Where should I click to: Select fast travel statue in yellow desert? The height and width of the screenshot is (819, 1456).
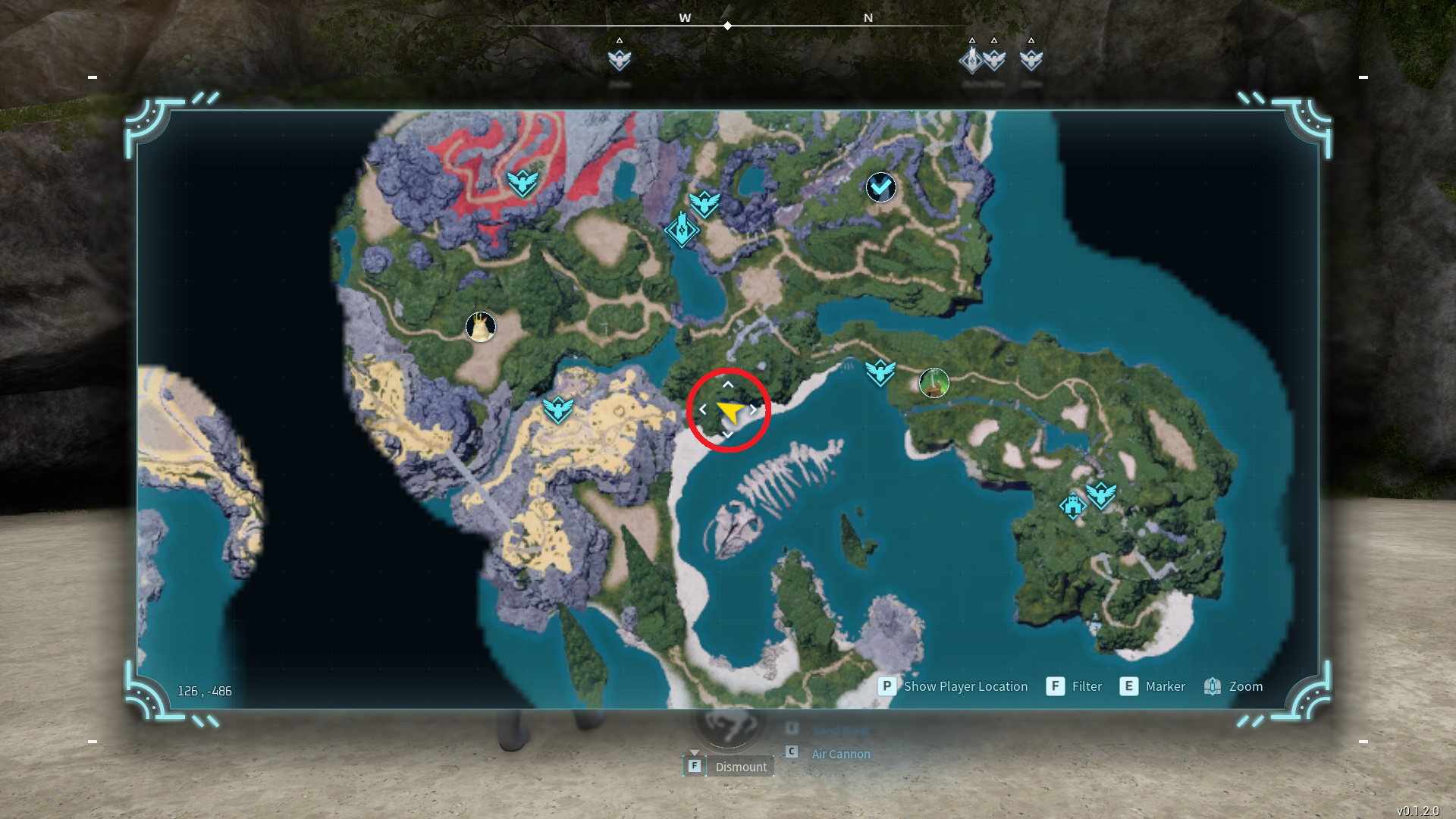coord(558,410)
